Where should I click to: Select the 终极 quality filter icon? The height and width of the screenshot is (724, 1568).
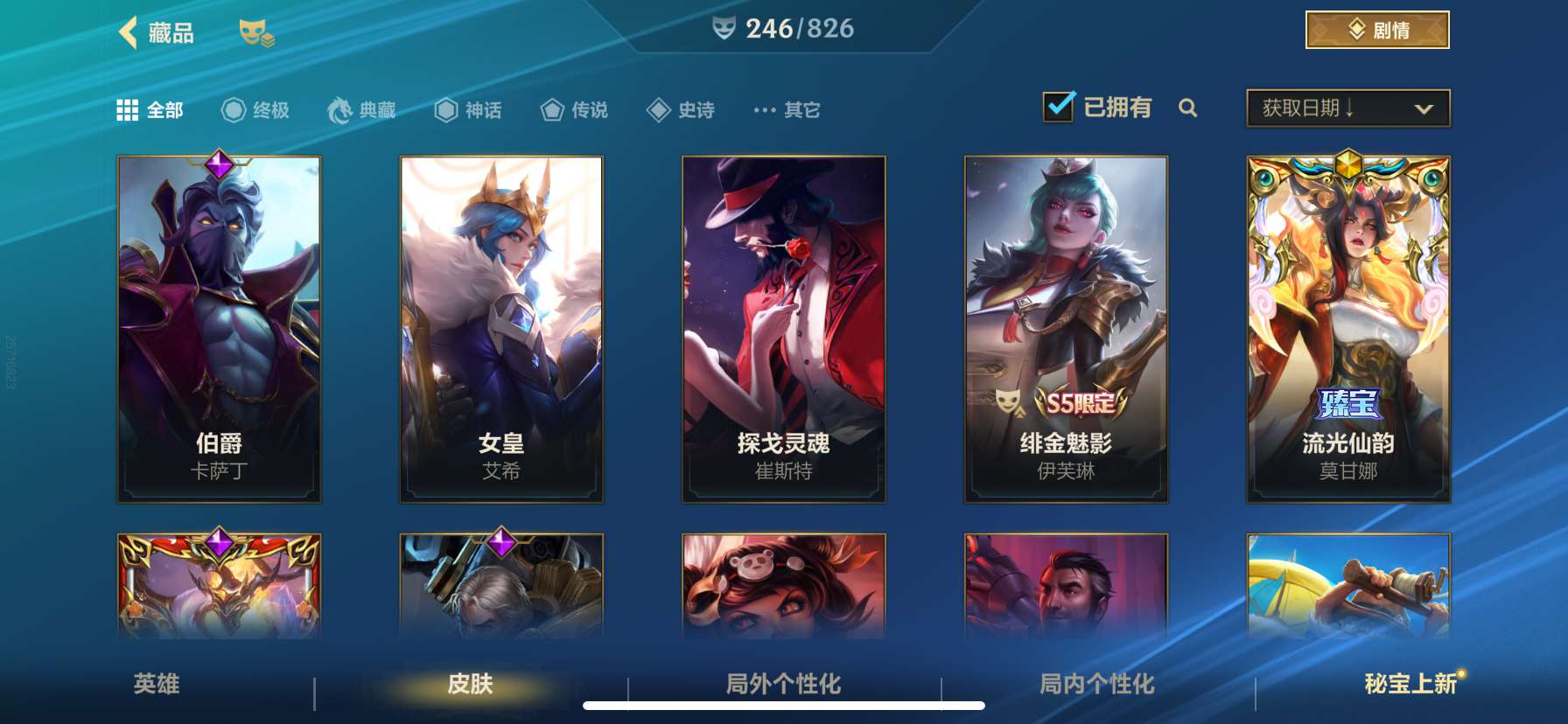[232, 110]
